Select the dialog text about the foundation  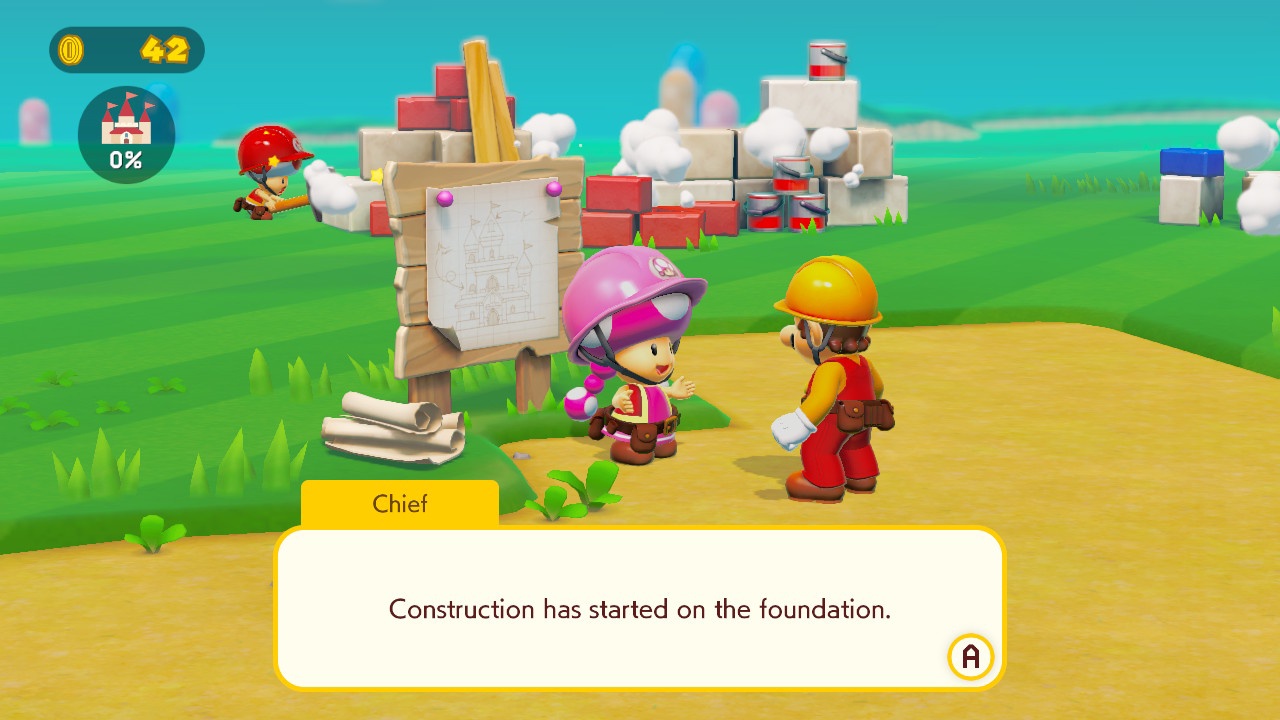(x=640, y=609)
